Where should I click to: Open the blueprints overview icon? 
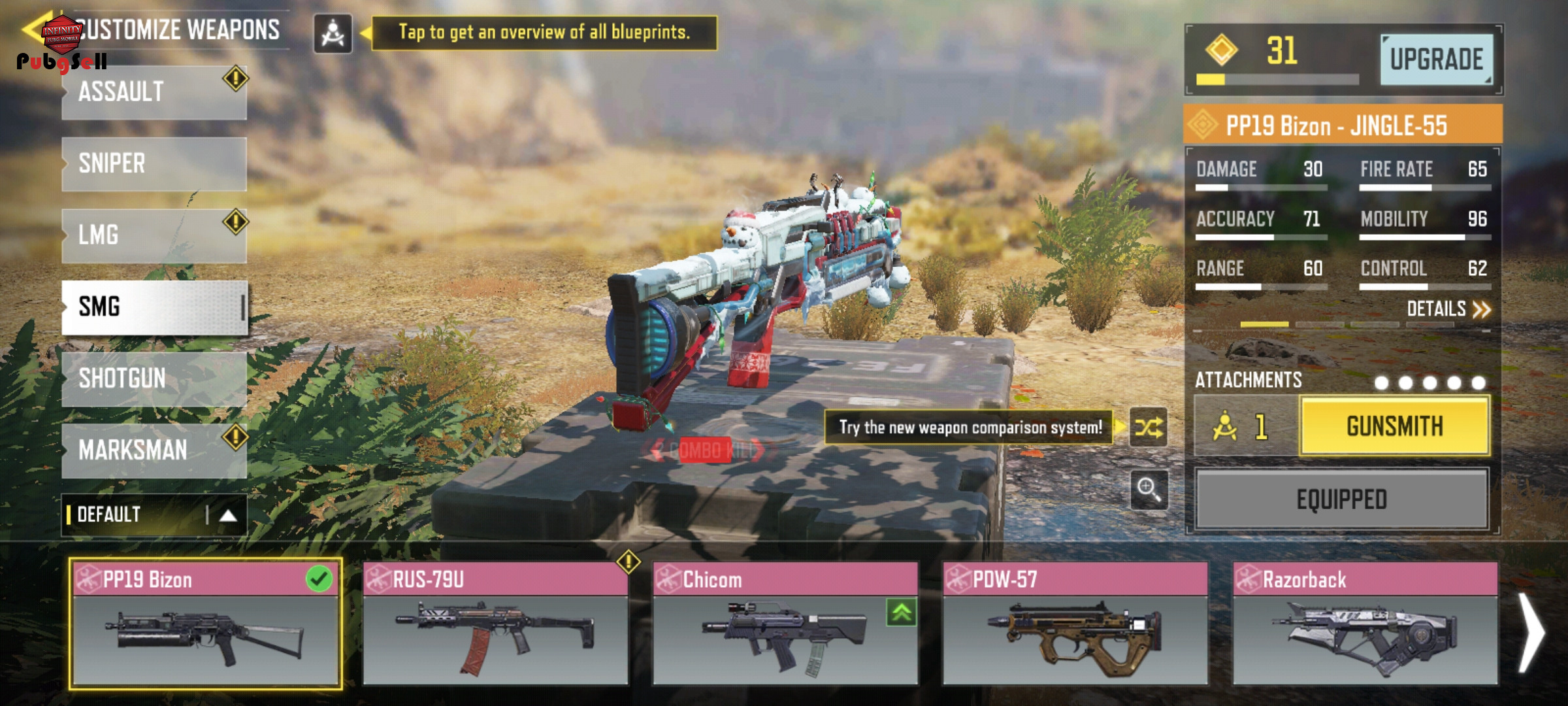coord(333,33)
